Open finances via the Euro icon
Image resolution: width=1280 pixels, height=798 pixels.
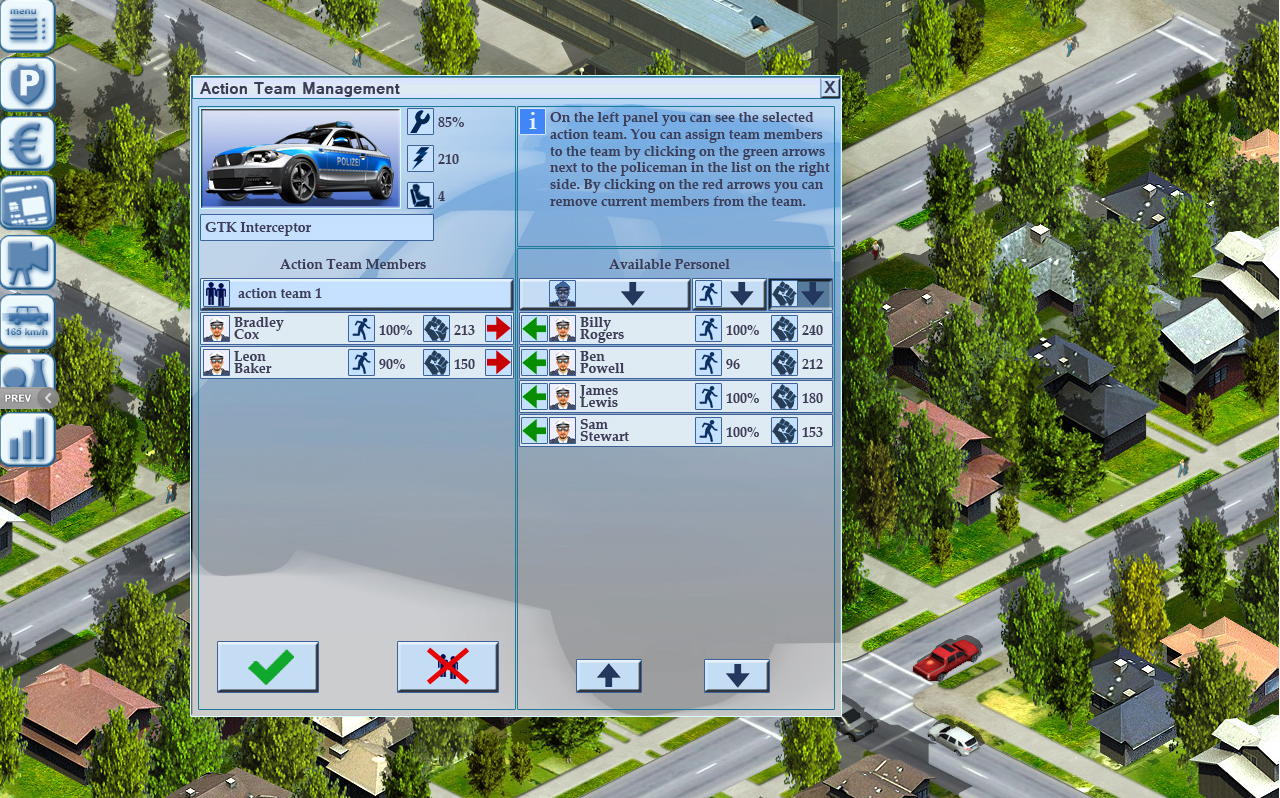tap(27, 143)
